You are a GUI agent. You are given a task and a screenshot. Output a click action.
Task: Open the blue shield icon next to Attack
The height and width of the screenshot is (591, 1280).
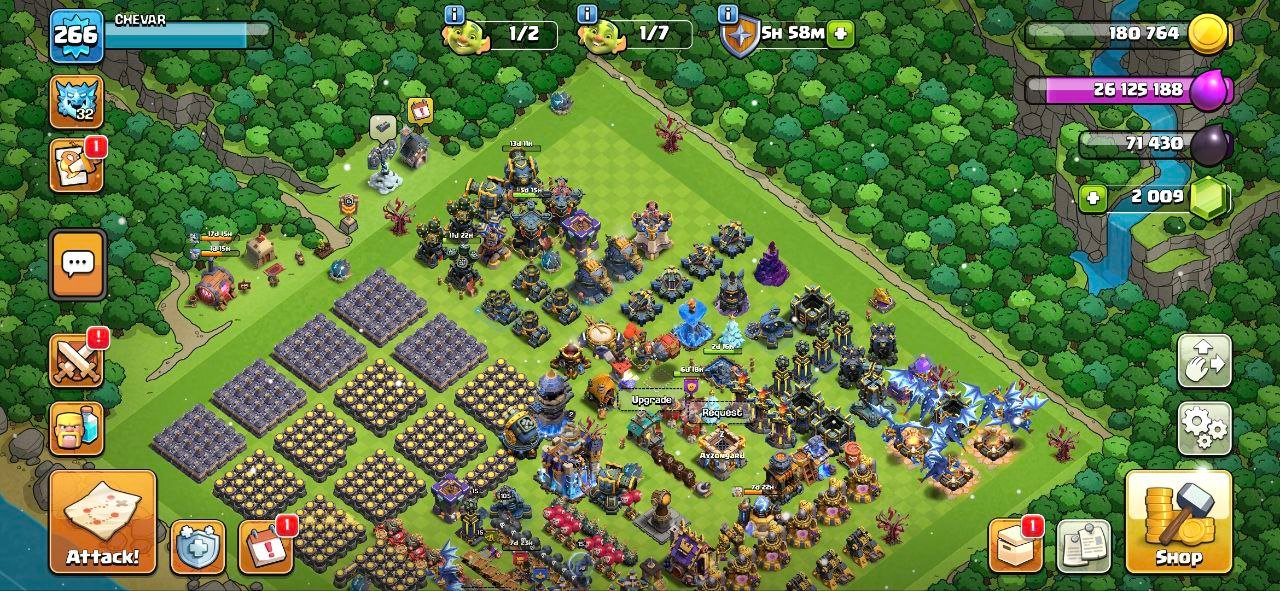pyautogui.click(x=197, y=547)
